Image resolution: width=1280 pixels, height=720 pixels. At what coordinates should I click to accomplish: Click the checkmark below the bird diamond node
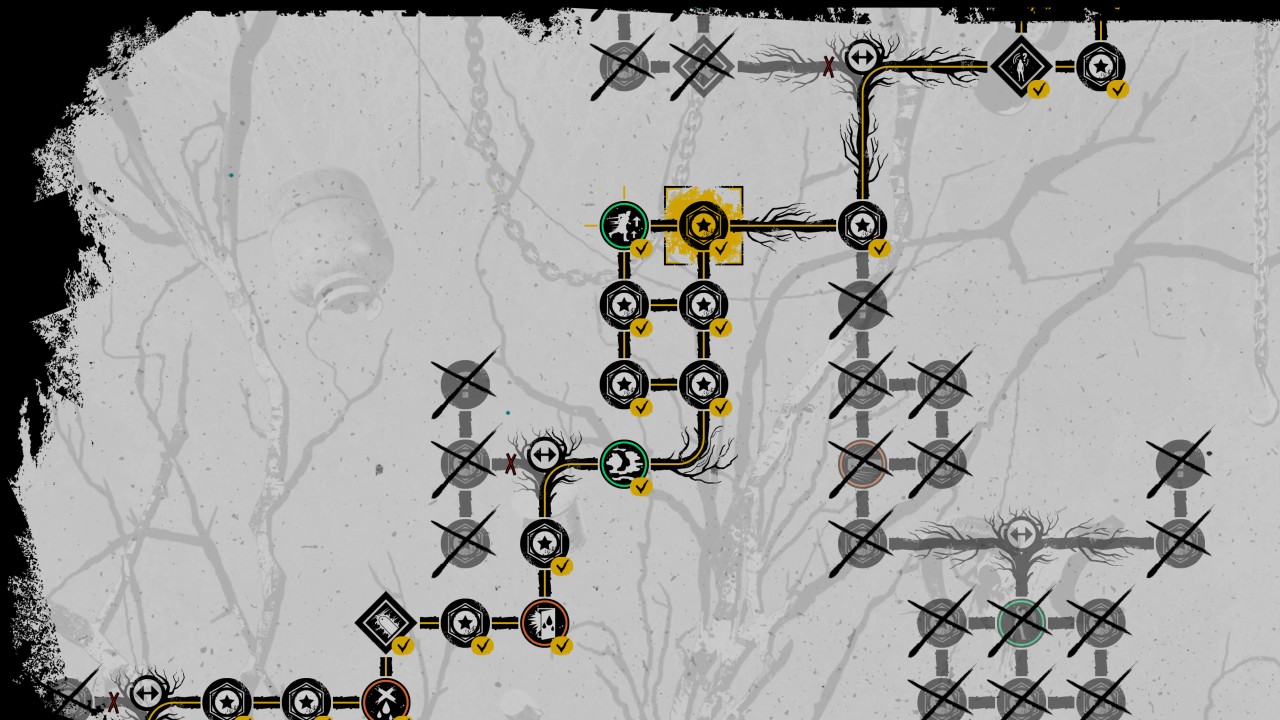point(404,646)
